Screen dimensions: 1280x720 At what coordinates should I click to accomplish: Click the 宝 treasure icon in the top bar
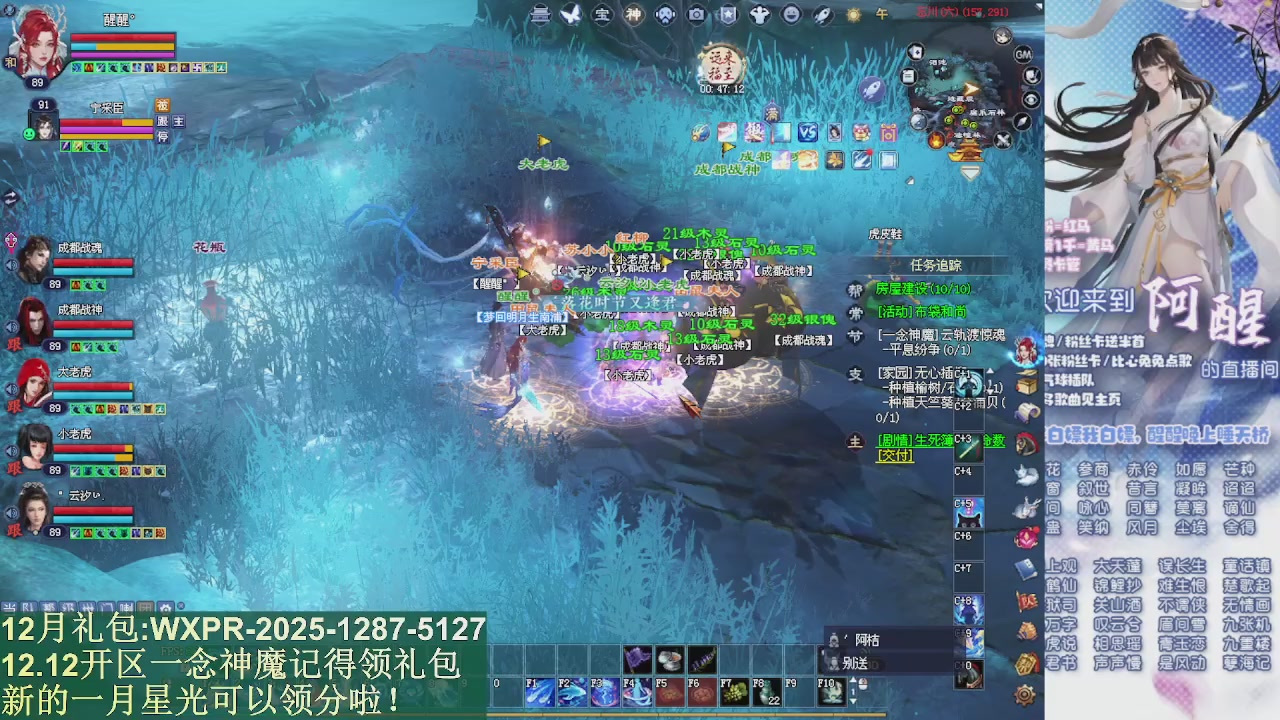pyautogui.click(x=604, y=14)
